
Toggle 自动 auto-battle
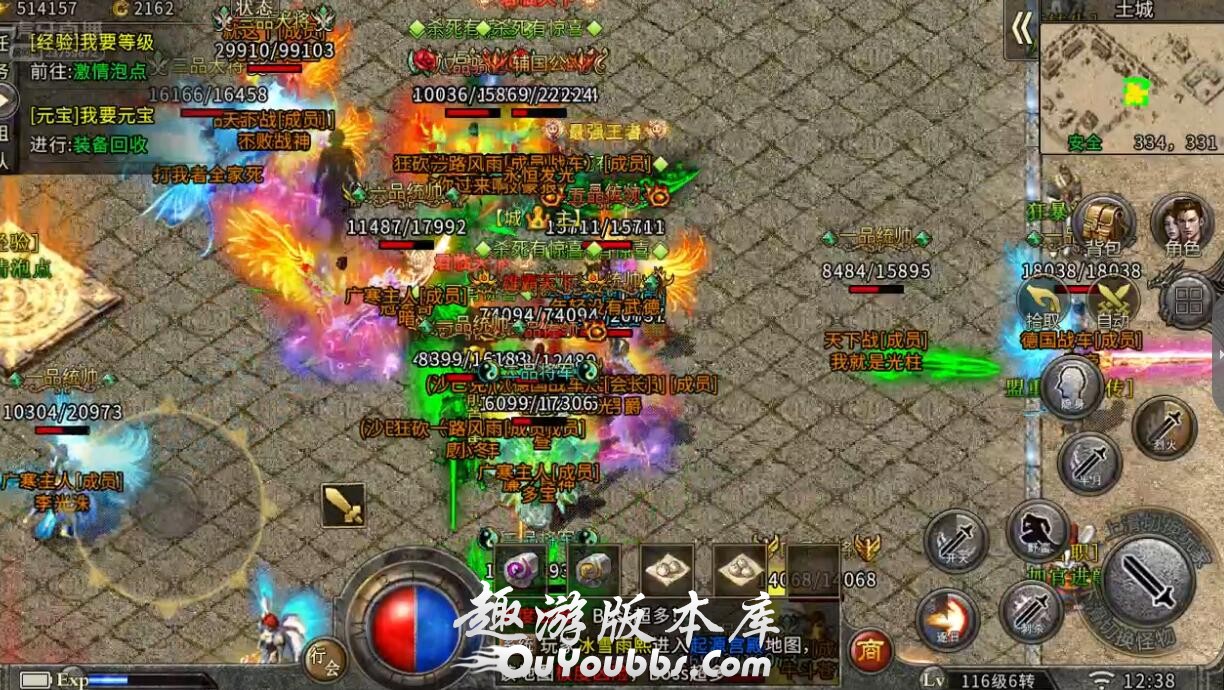tap(1113, 300)
